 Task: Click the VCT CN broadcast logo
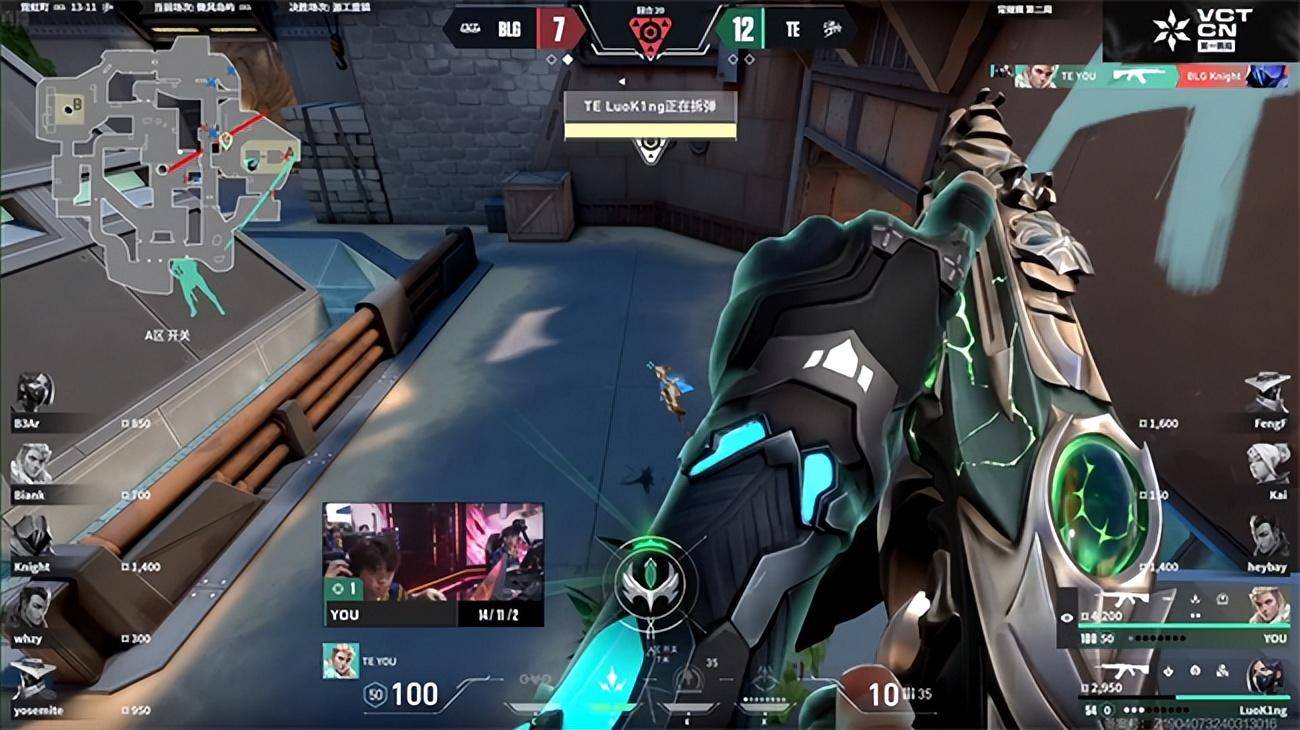[x=1200, y=30]
